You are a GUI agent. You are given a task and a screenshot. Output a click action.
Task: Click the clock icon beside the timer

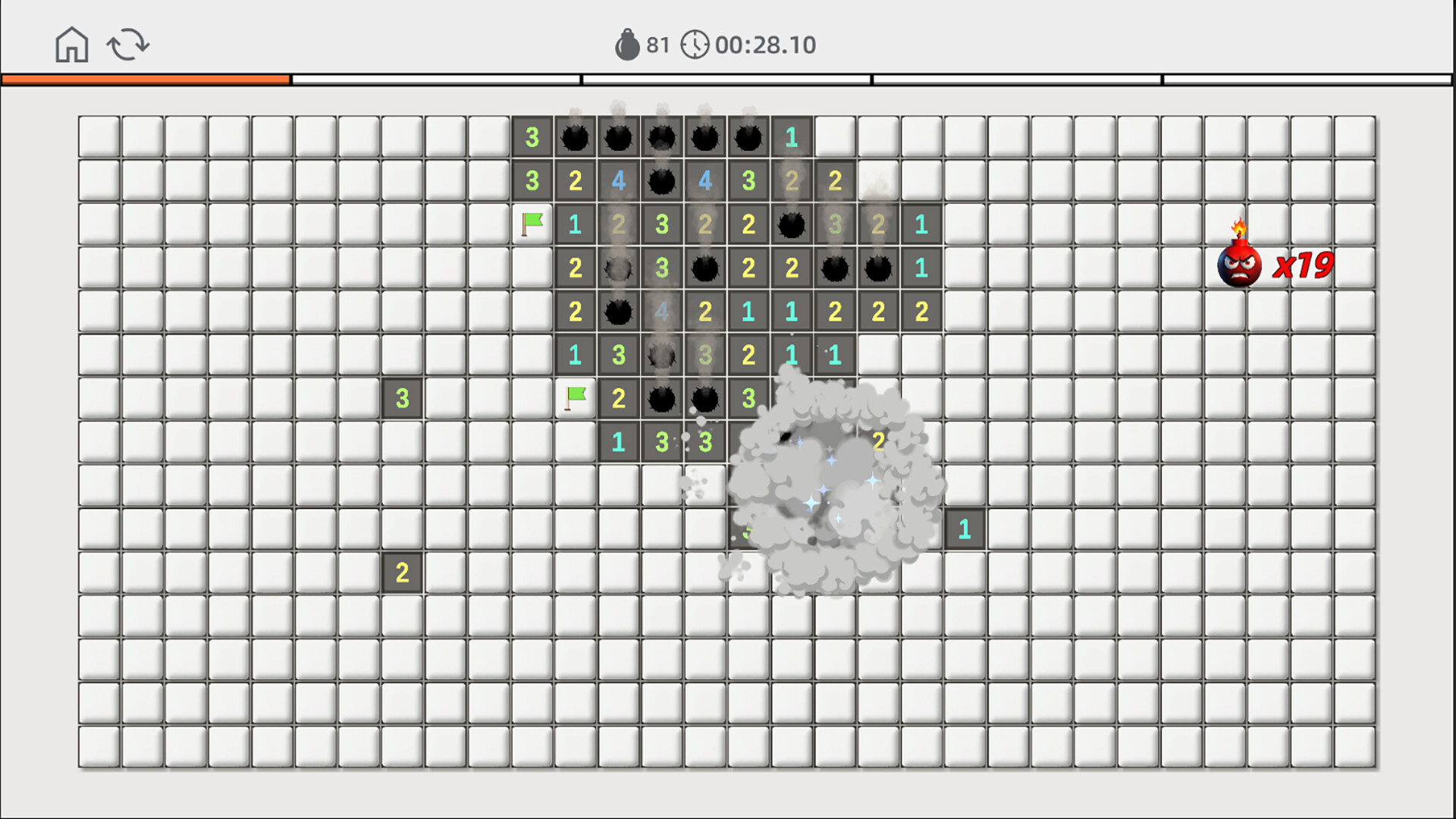coord(695,44)
